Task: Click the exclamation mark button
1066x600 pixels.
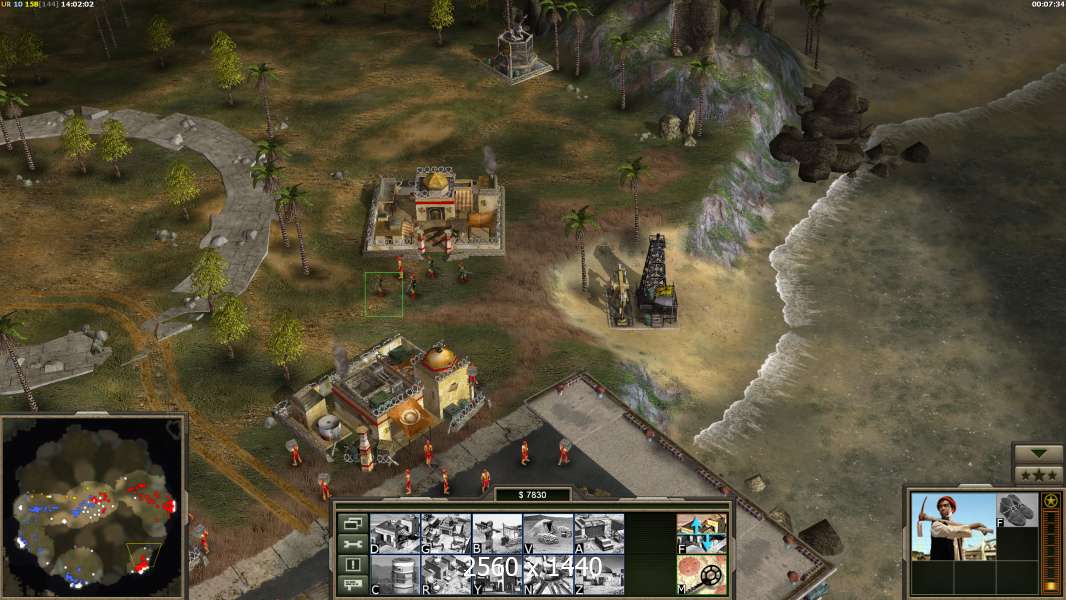Action: click(x=352, y=565)
